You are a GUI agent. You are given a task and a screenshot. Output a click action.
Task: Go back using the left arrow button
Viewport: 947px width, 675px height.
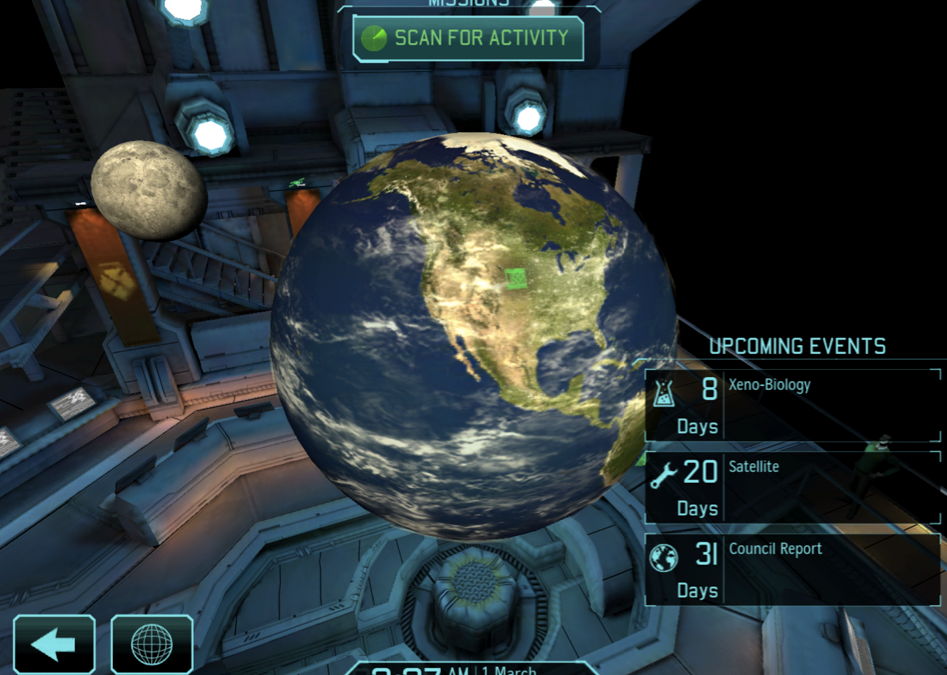(x=54, y=644)
